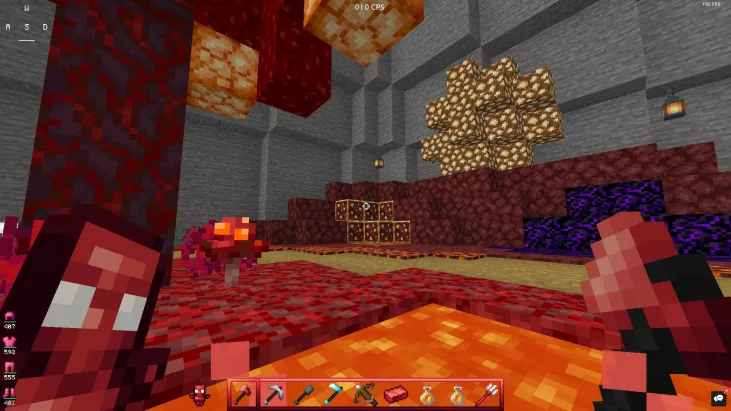Select the shovel hotbar slot
731x411 pixels.
click(303, 395)
